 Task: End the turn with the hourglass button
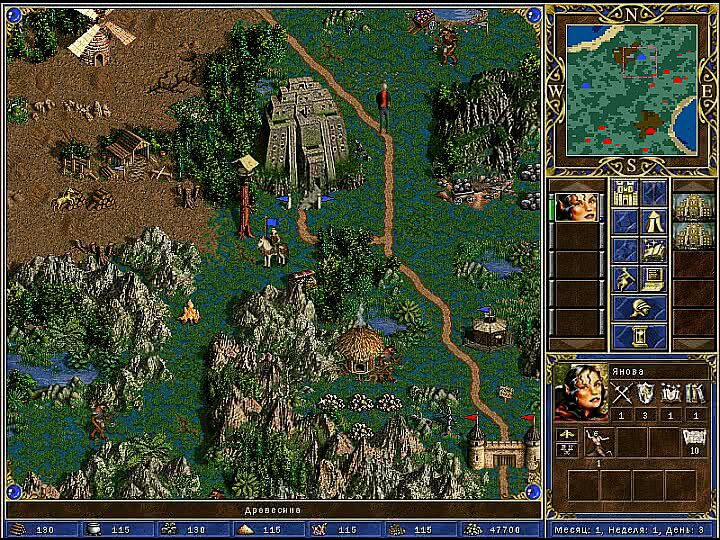640,337
